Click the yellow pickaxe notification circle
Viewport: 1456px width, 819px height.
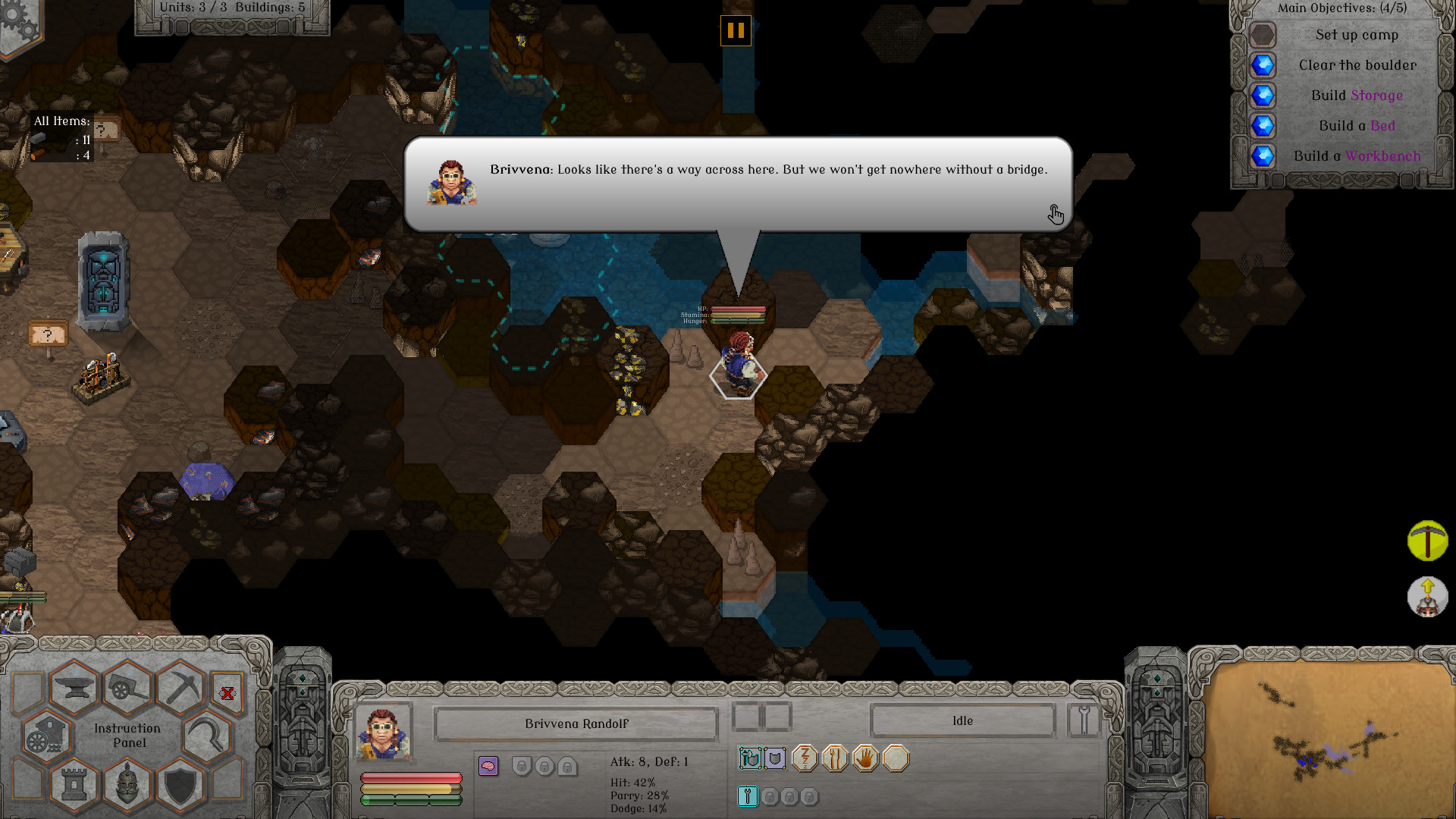[x=1427, y=541]
